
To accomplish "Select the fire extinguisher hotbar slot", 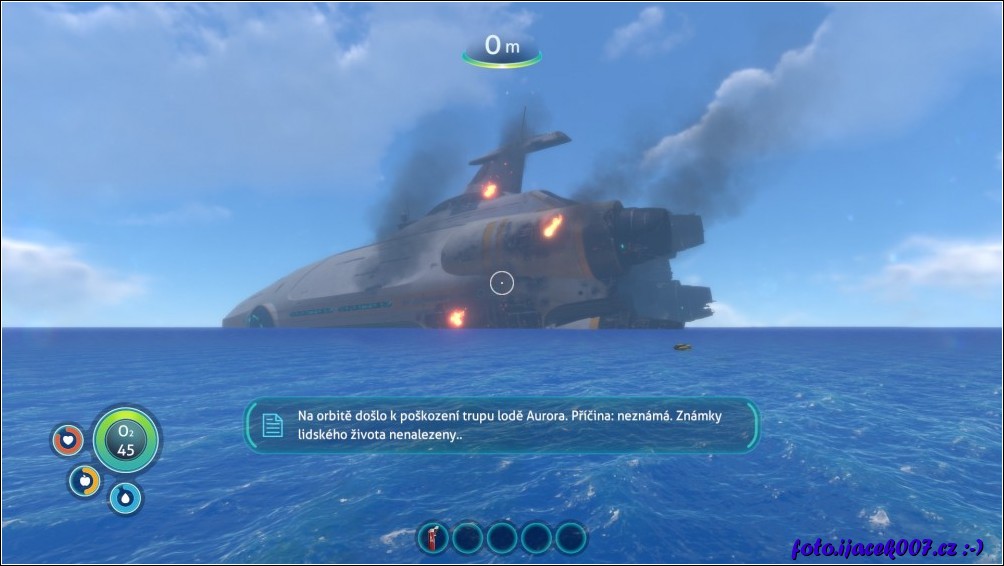I will click(x=432, y=538).
